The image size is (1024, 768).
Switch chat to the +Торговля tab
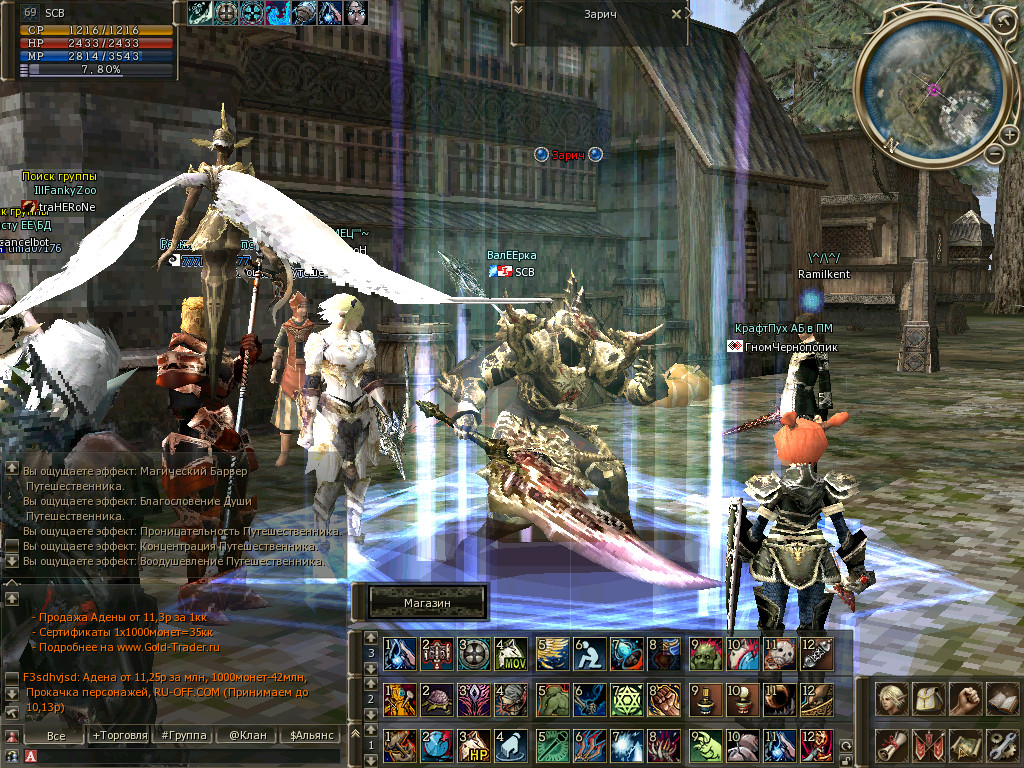pos(119,735)
